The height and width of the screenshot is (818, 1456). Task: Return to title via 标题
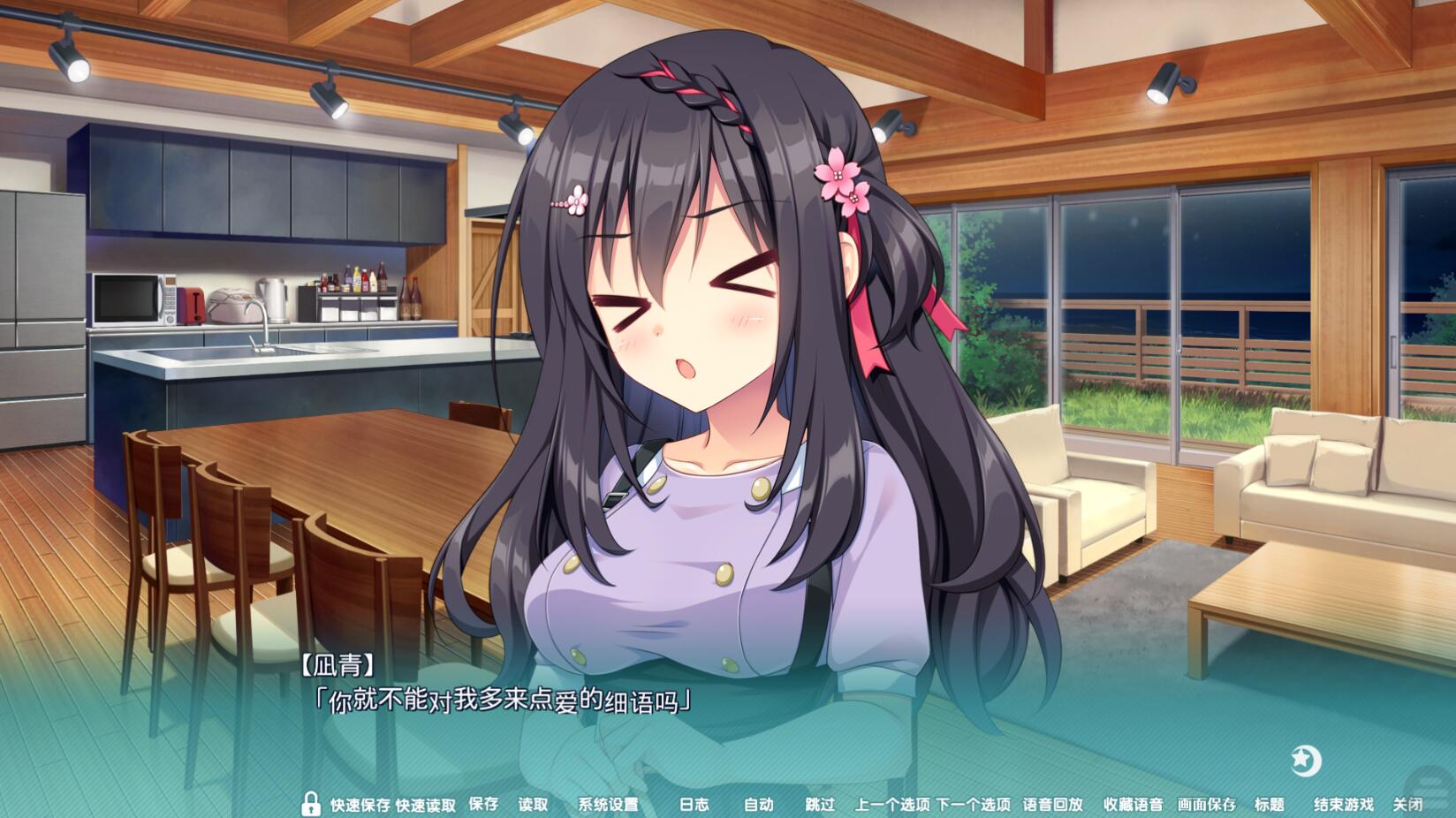pos(1270,804)
